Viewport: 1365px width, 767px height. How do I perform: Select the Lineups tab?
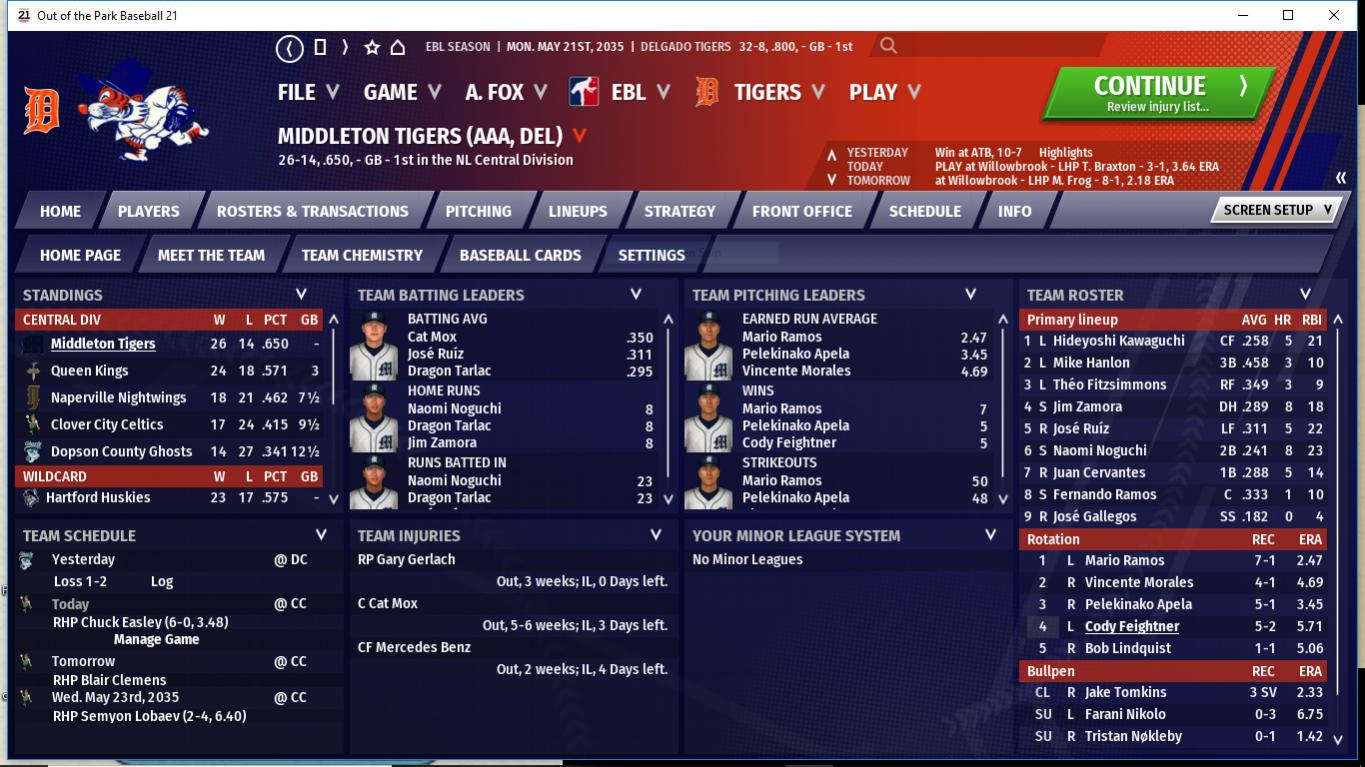click(x=577, y=211)
